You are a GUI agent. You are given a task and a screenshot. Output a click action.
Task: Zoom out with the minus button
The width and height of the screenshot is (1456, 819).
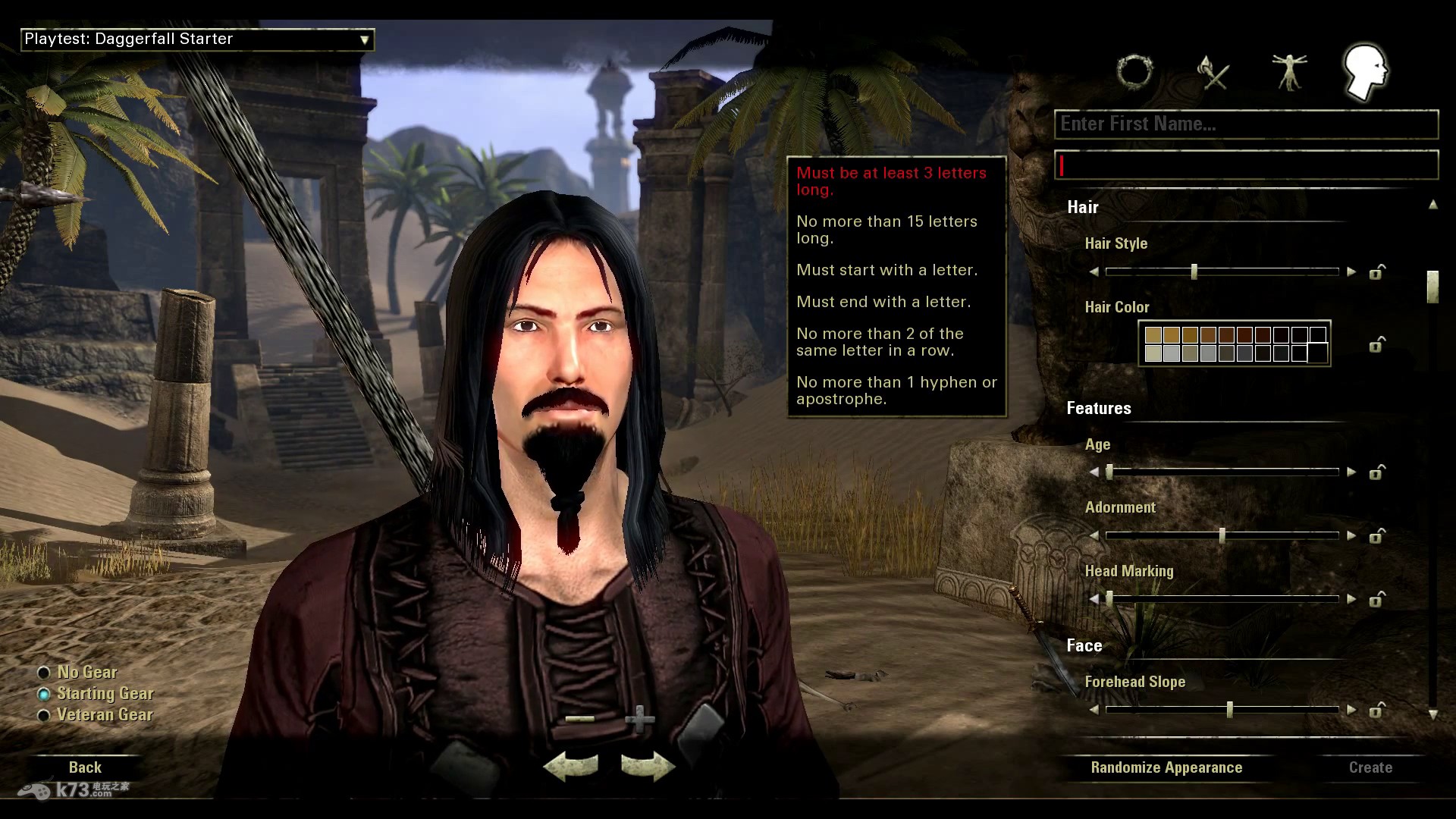pyautogui.click(x=580, y=719)
